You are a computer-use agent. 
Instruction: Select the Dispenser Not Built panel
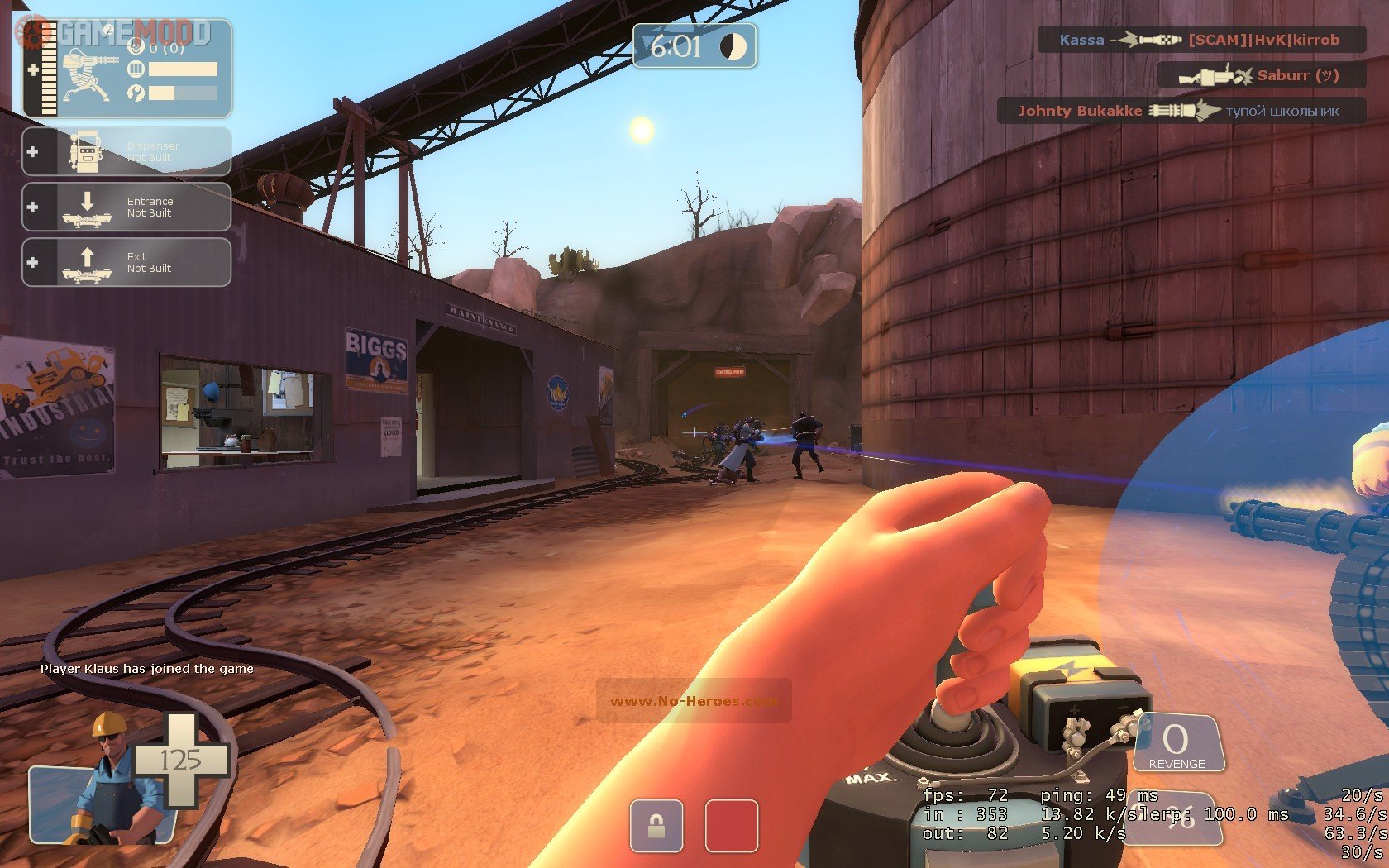tap(126, 151)
